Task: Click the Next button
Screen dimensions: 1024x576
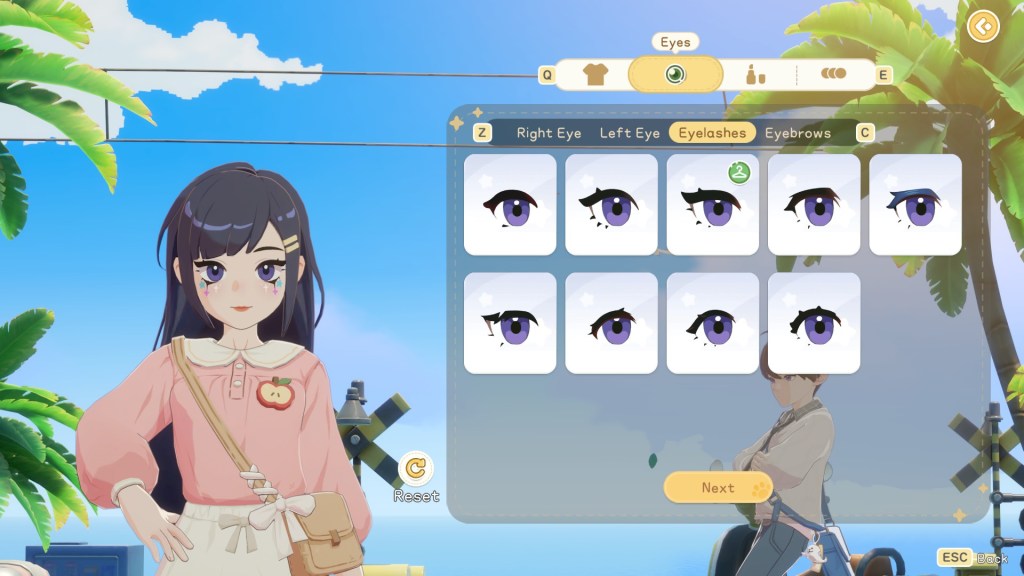Action: click(x=718, y=488)
